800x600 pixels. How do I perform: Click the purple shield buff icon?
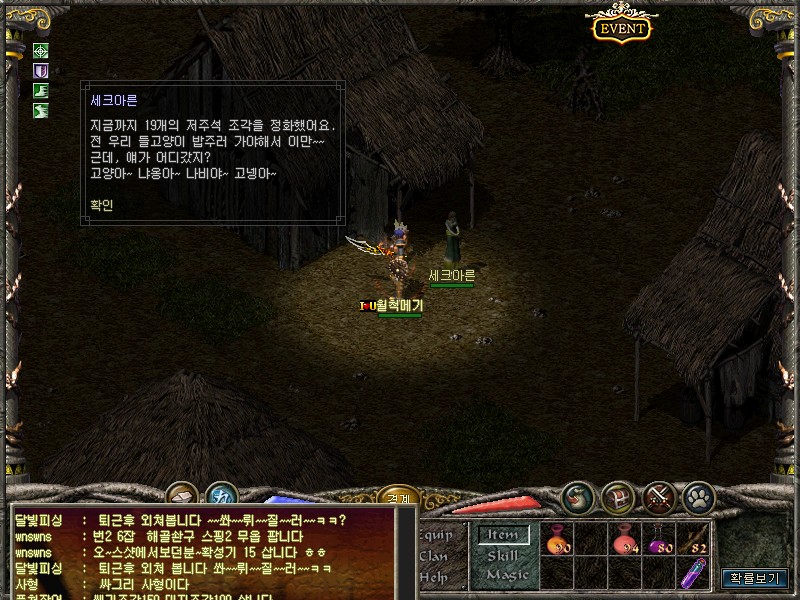[x=41, y=71]
